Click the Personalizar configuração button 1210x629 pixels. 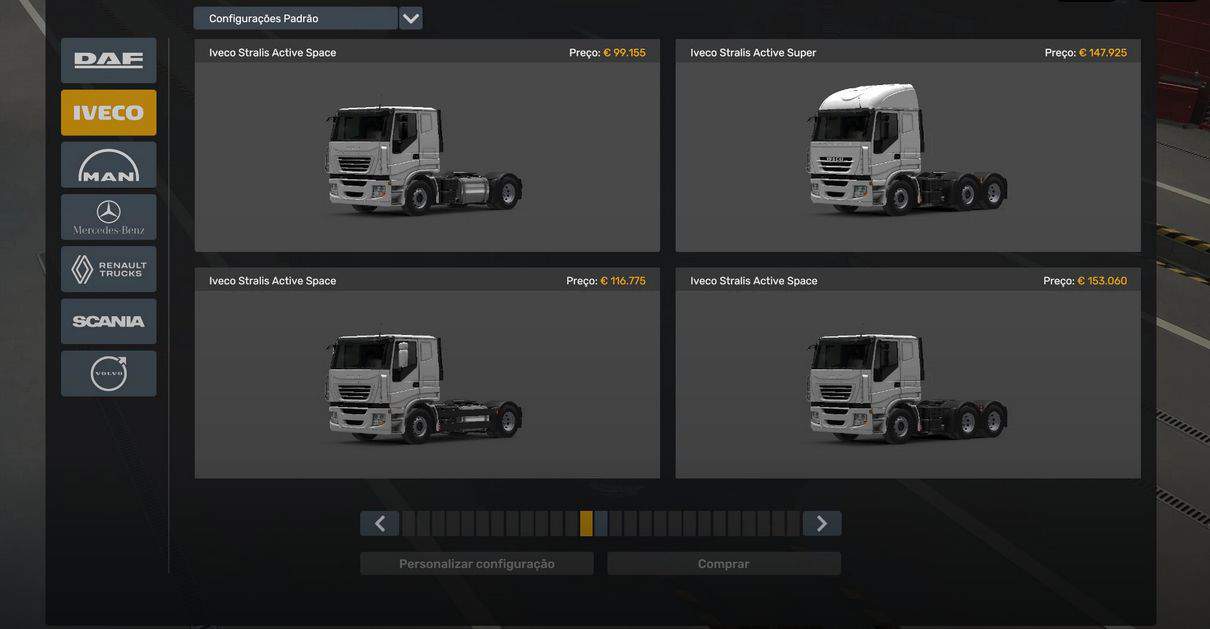pos(476,564)
